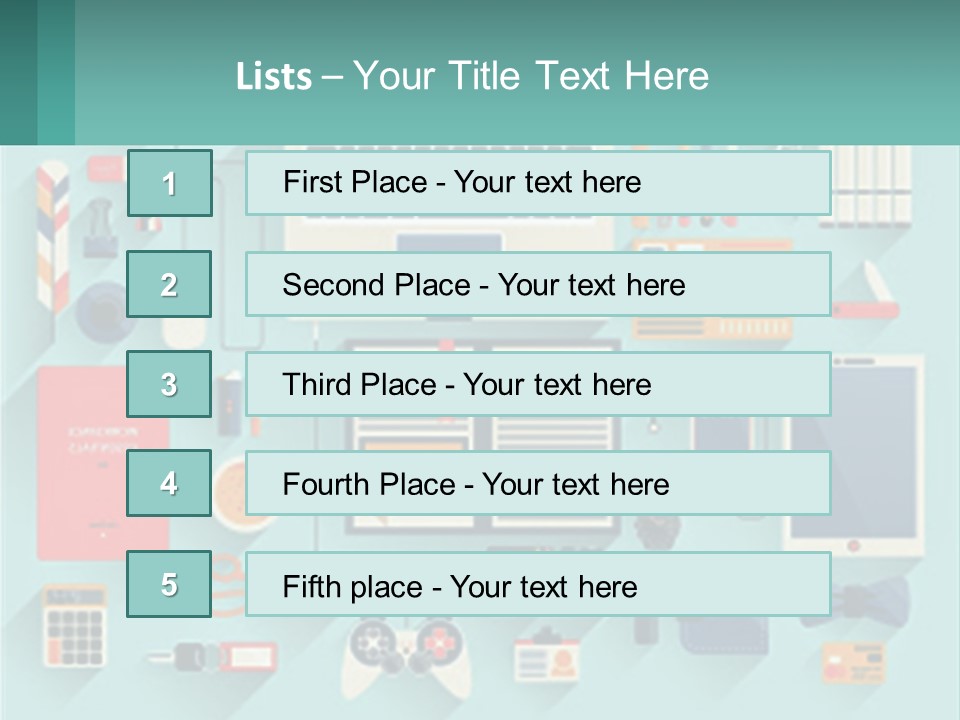Select the number 3 box

(x=169, y=384)
